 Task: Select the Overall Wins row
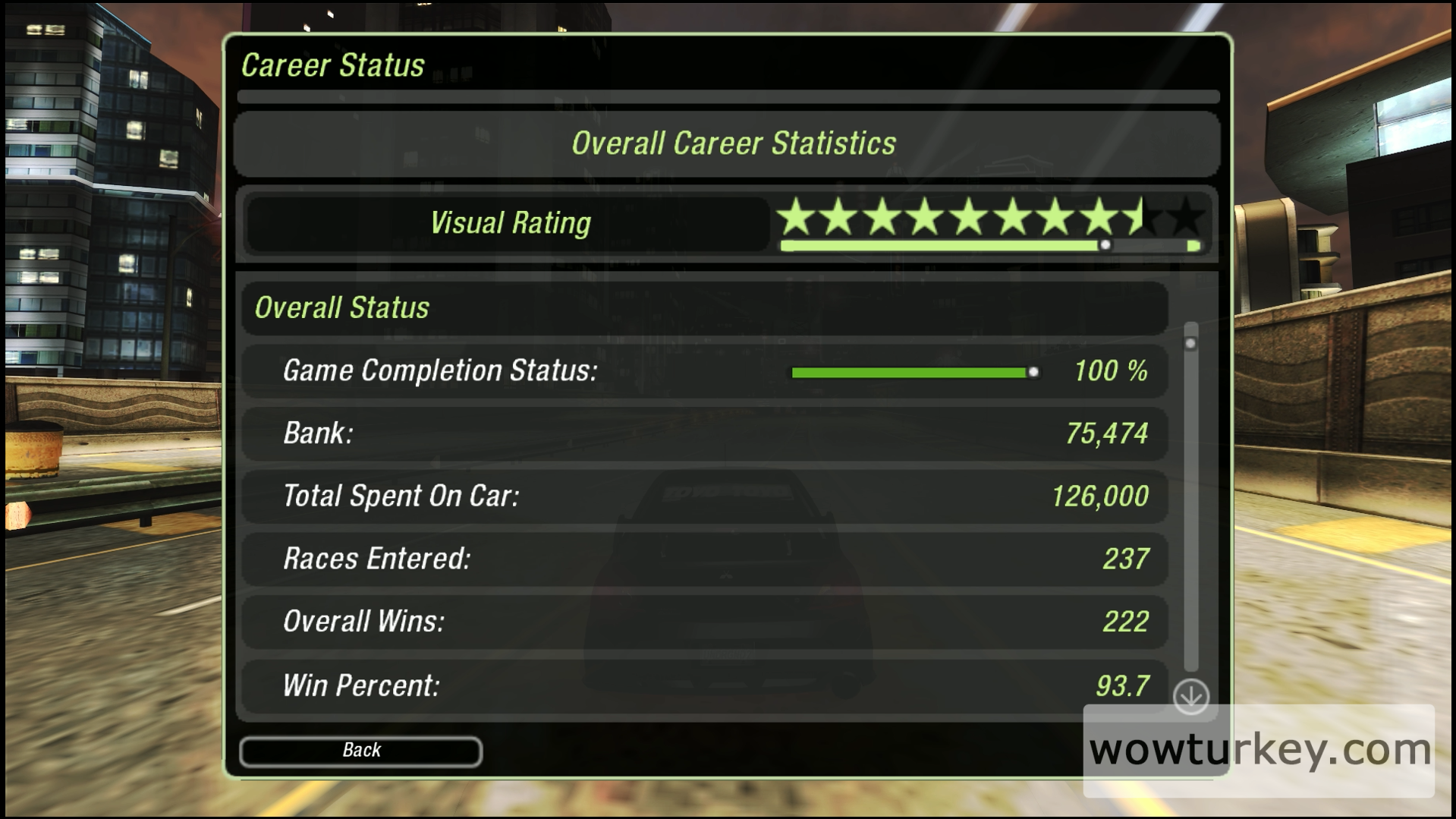pyautogui.click(x=704, y=622)
